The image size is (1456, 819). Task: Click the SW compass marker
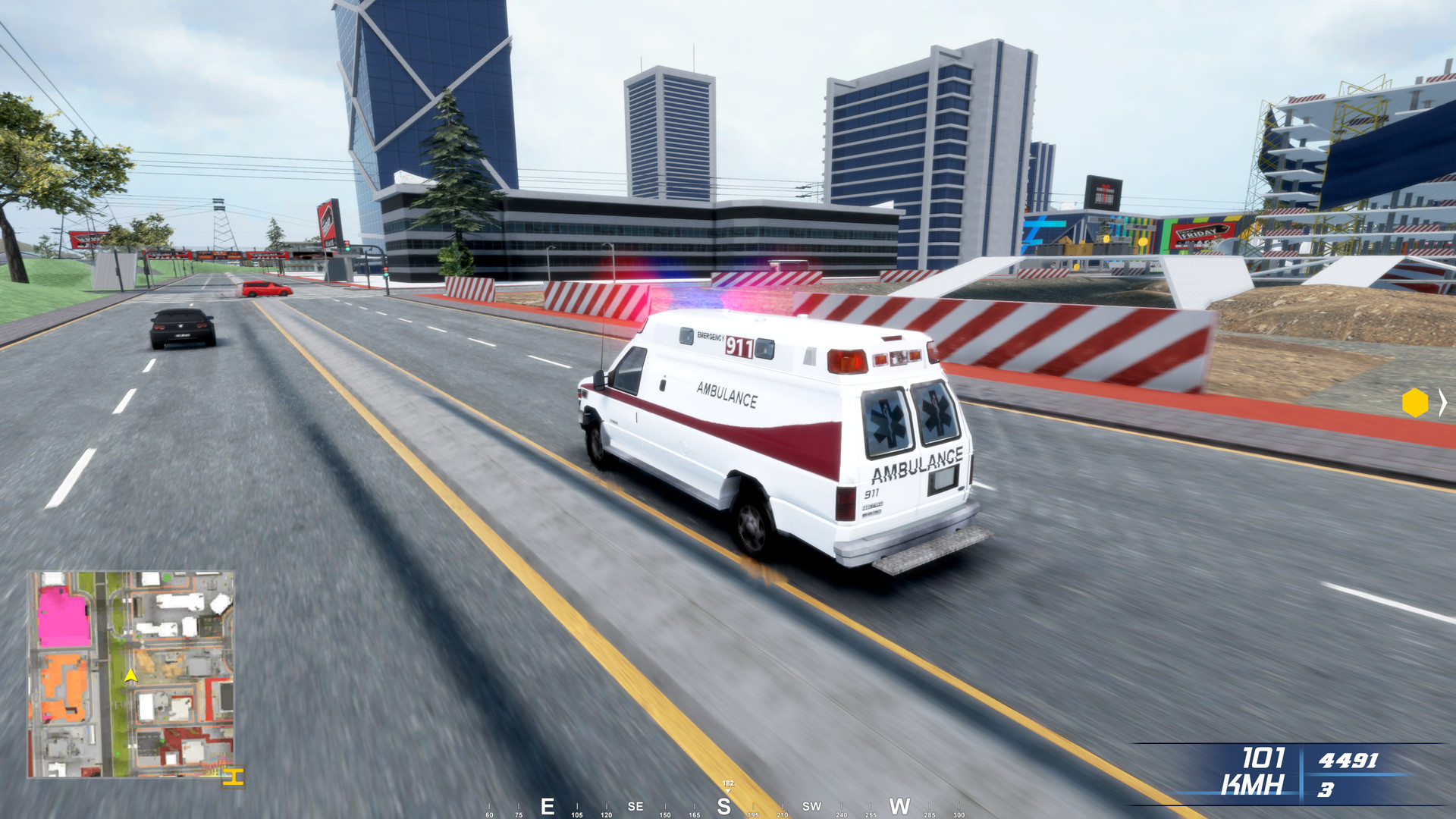813,806
